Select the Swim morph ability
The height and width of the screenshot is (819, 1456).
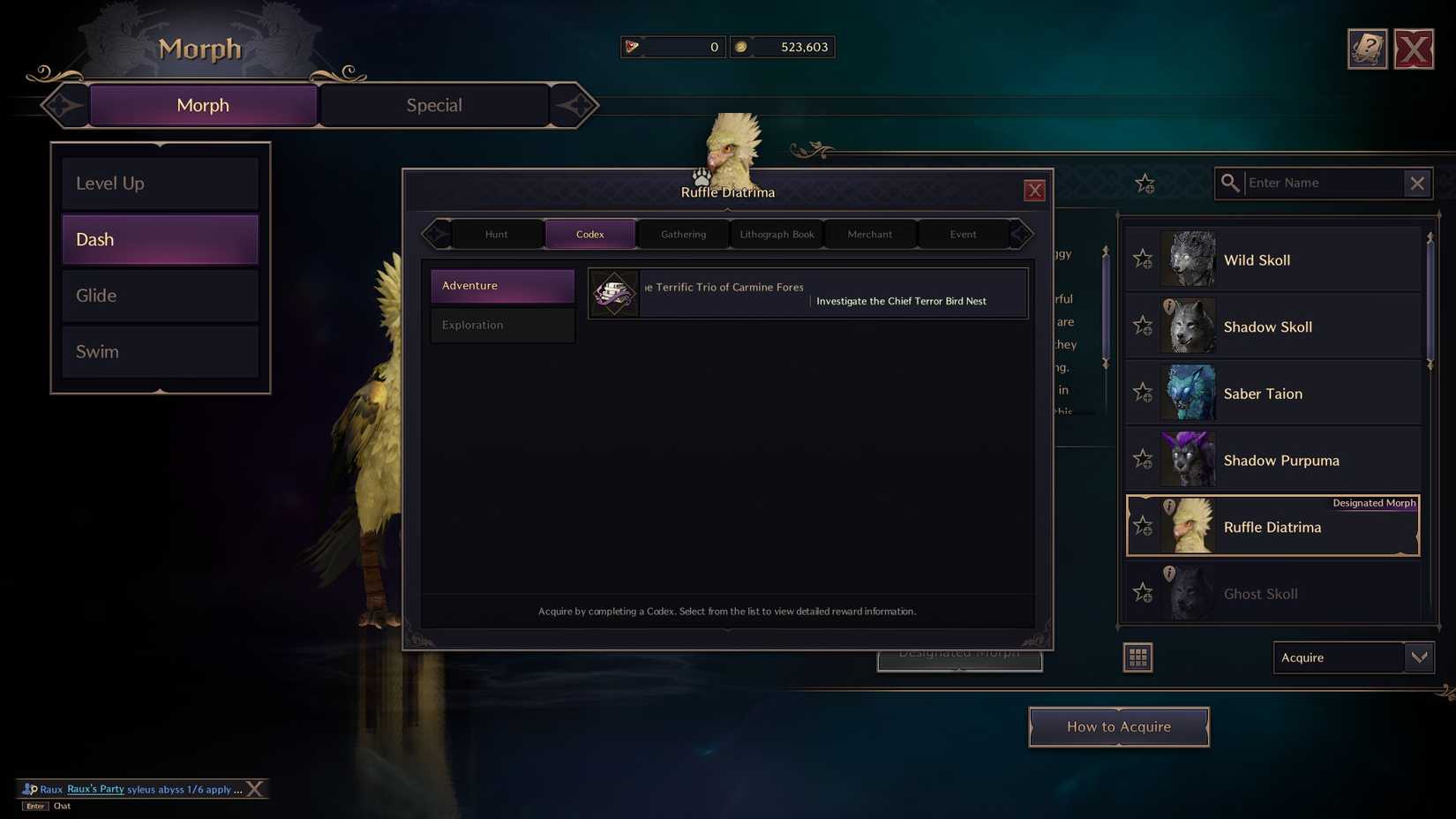pyautogui.click(x=160, y=351)
